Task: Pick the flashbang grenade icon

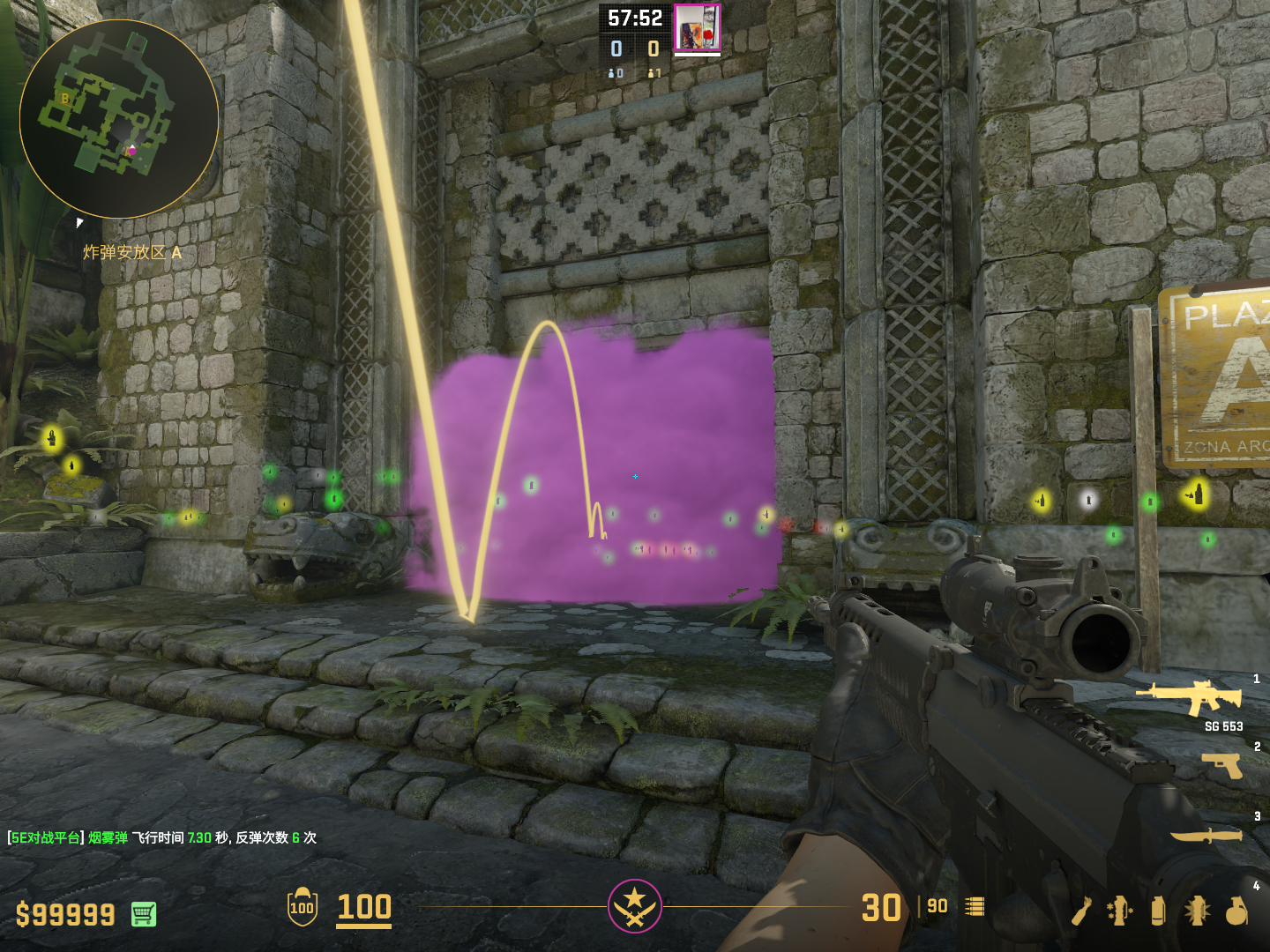Action: [x=1197, y=911]
